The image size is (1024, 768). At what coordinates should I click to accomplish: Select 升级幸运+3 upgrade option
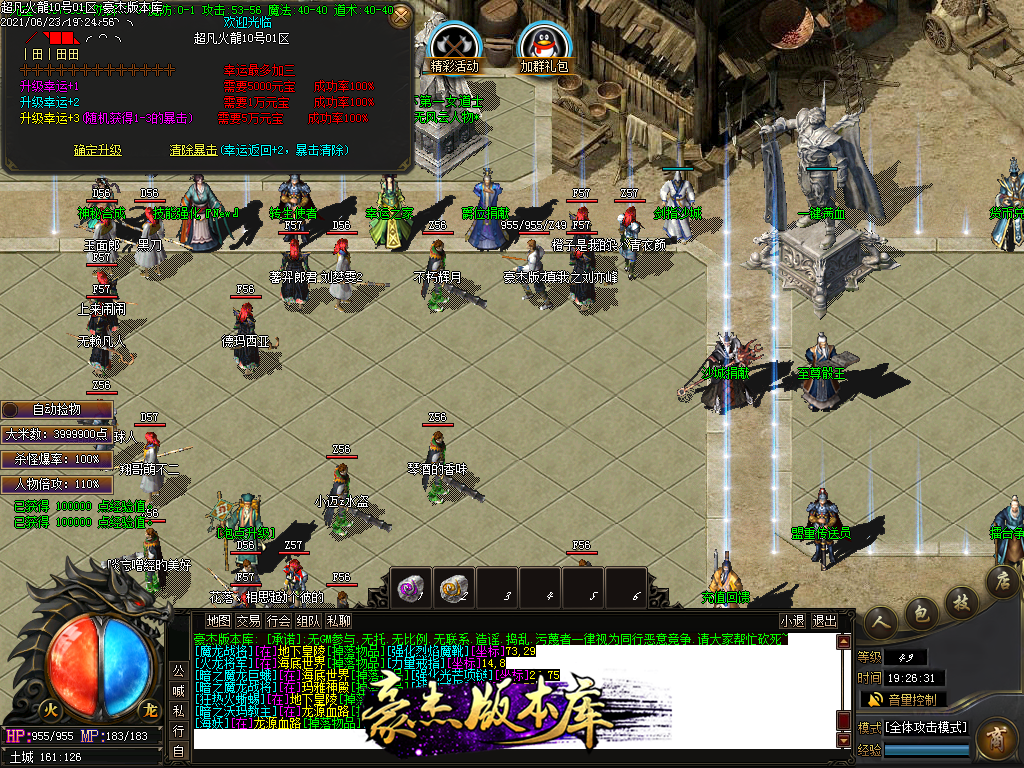point(50,118)
